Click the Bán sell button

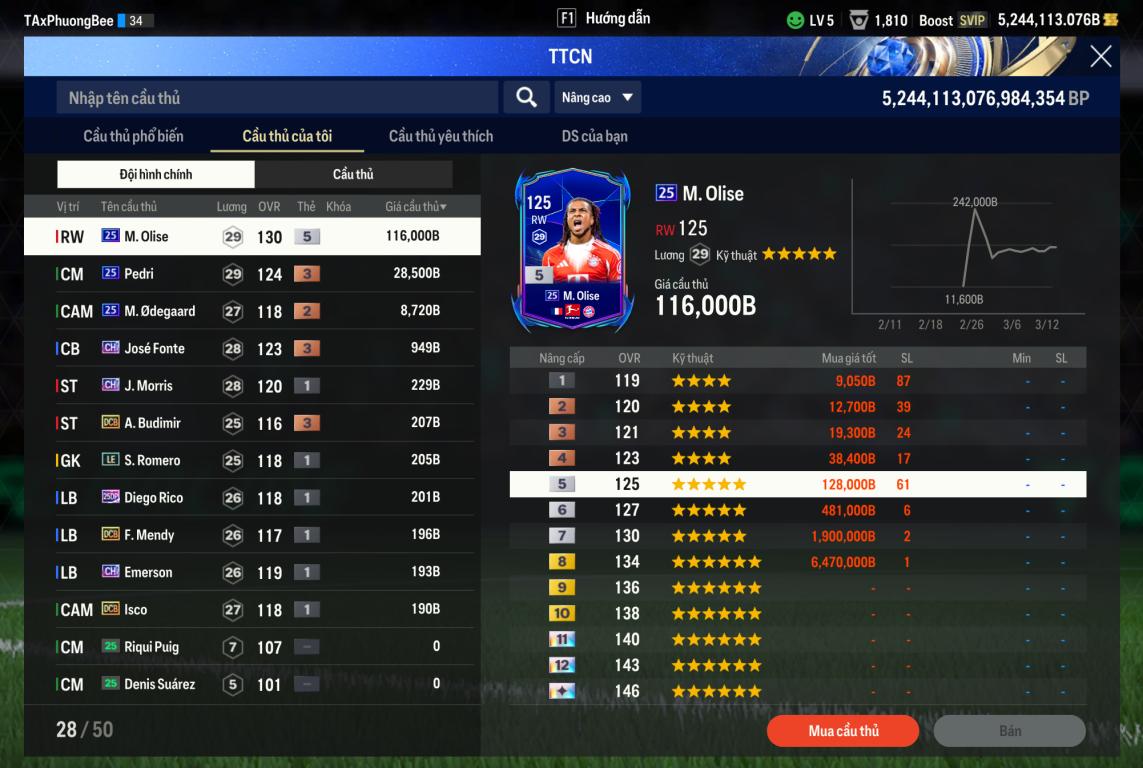[1009, 731]
